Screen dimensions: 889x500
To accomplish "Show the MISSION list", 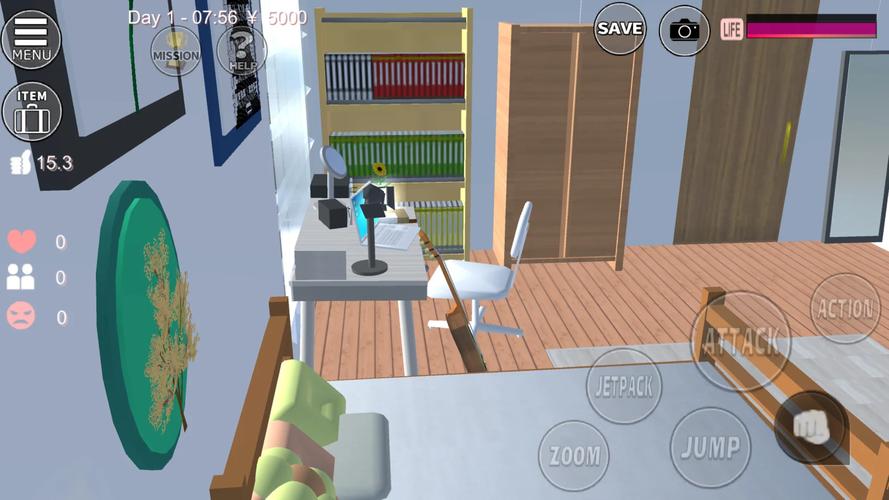I will 175,49.
